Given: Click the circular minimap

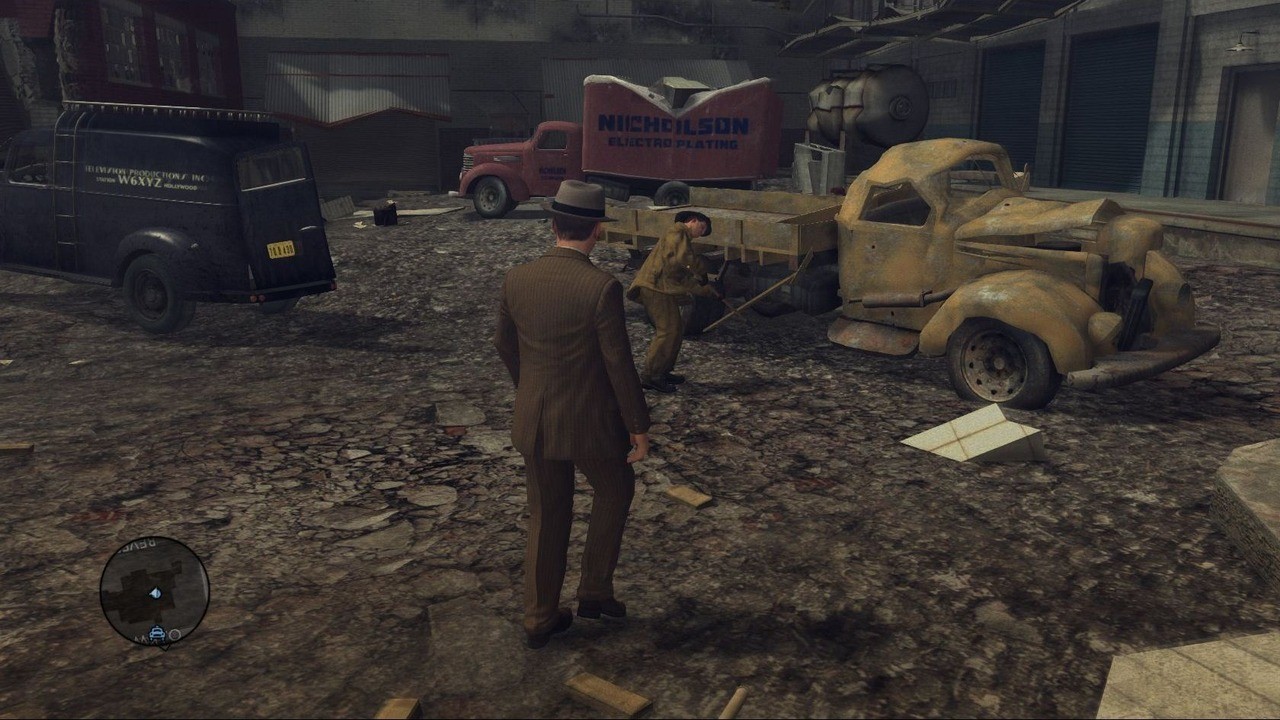Looking at the screenshot, I should click(155, 591).
